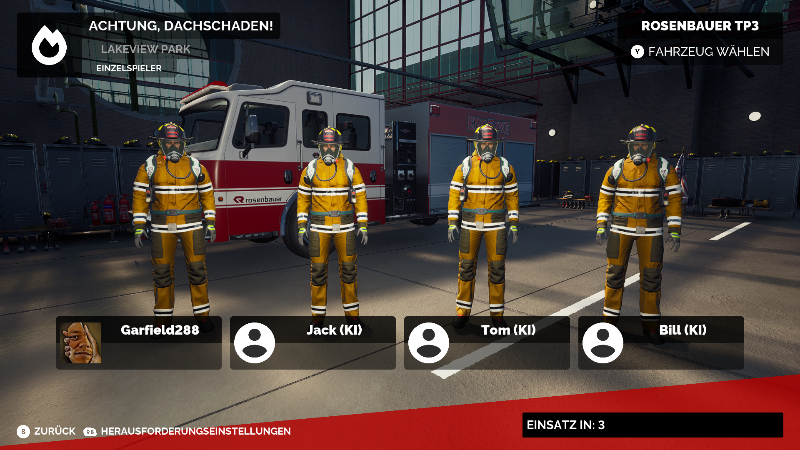Choose the Jack (KI) crew slot
Viewport: 800px width, 450px height.
(x=313, y=342)
